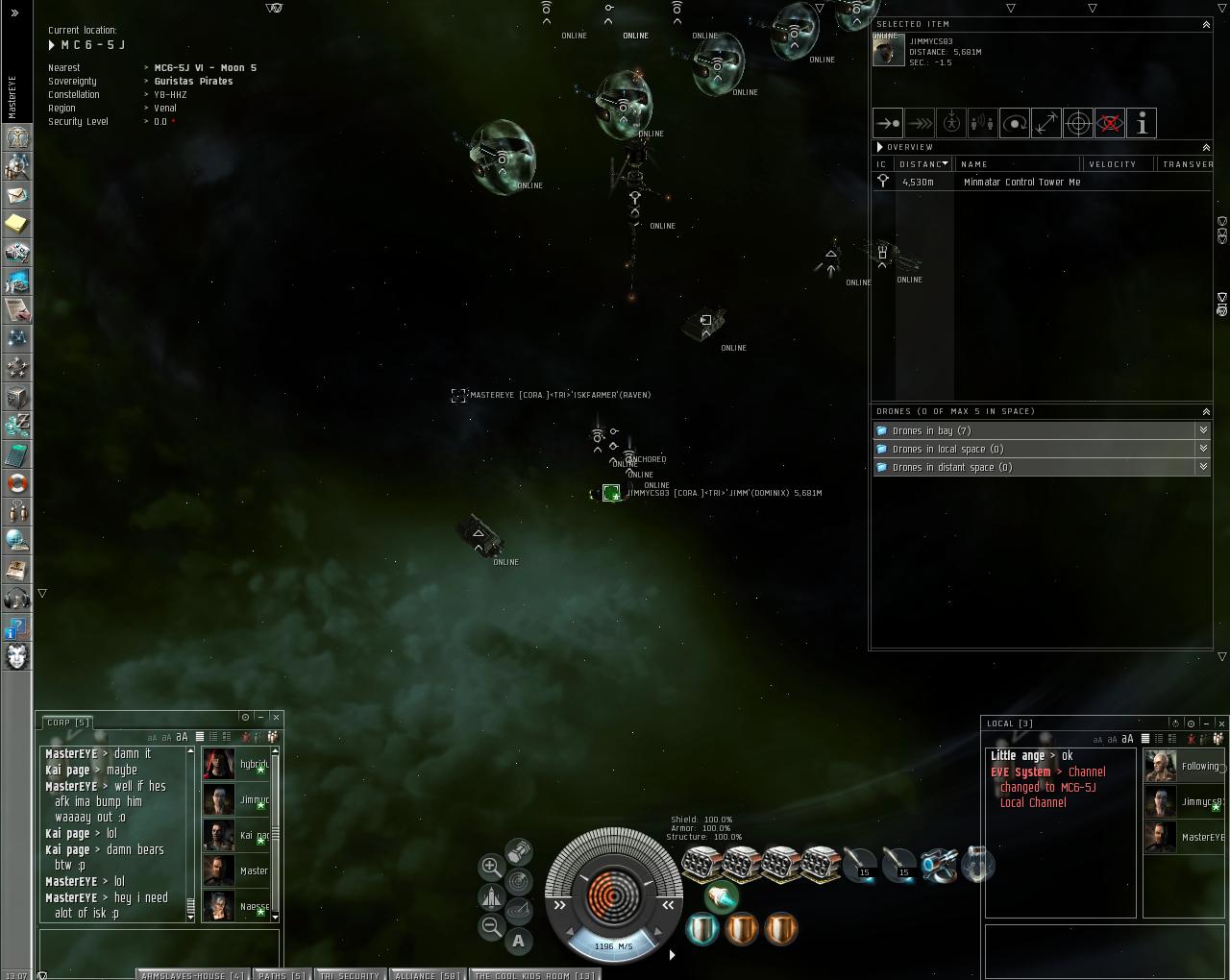Click the orbit selected item button
The height and width of the screenshot is (980, 1230).
tap(1015, 123)
